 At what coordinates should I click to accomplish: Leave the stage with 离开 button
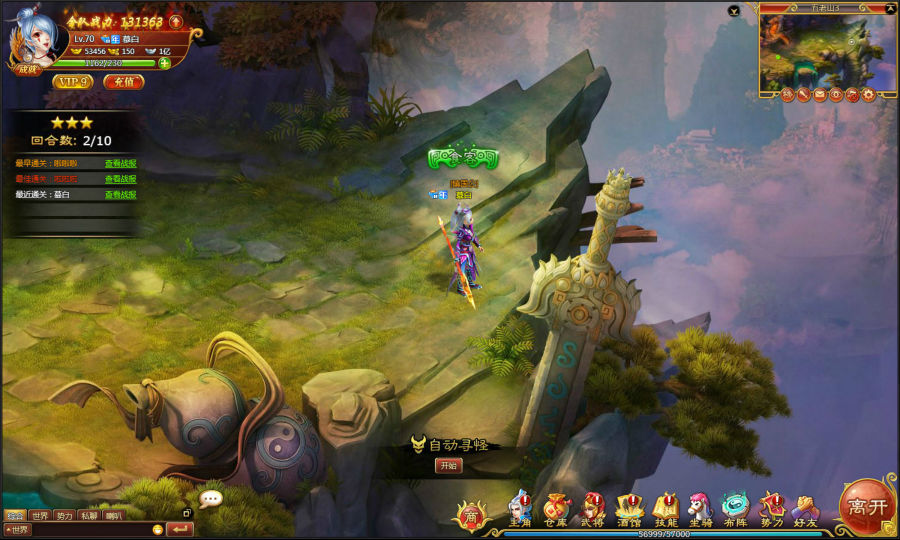pyautogui.click(x=867, y=506)
